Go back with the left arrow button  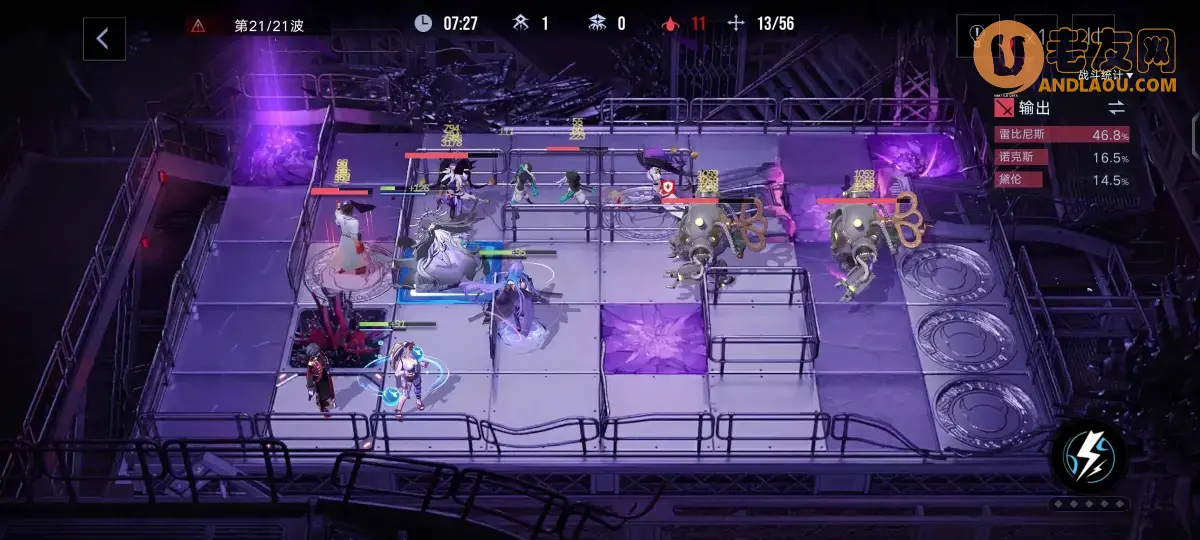pyautogui.click(x=103, y=39)
